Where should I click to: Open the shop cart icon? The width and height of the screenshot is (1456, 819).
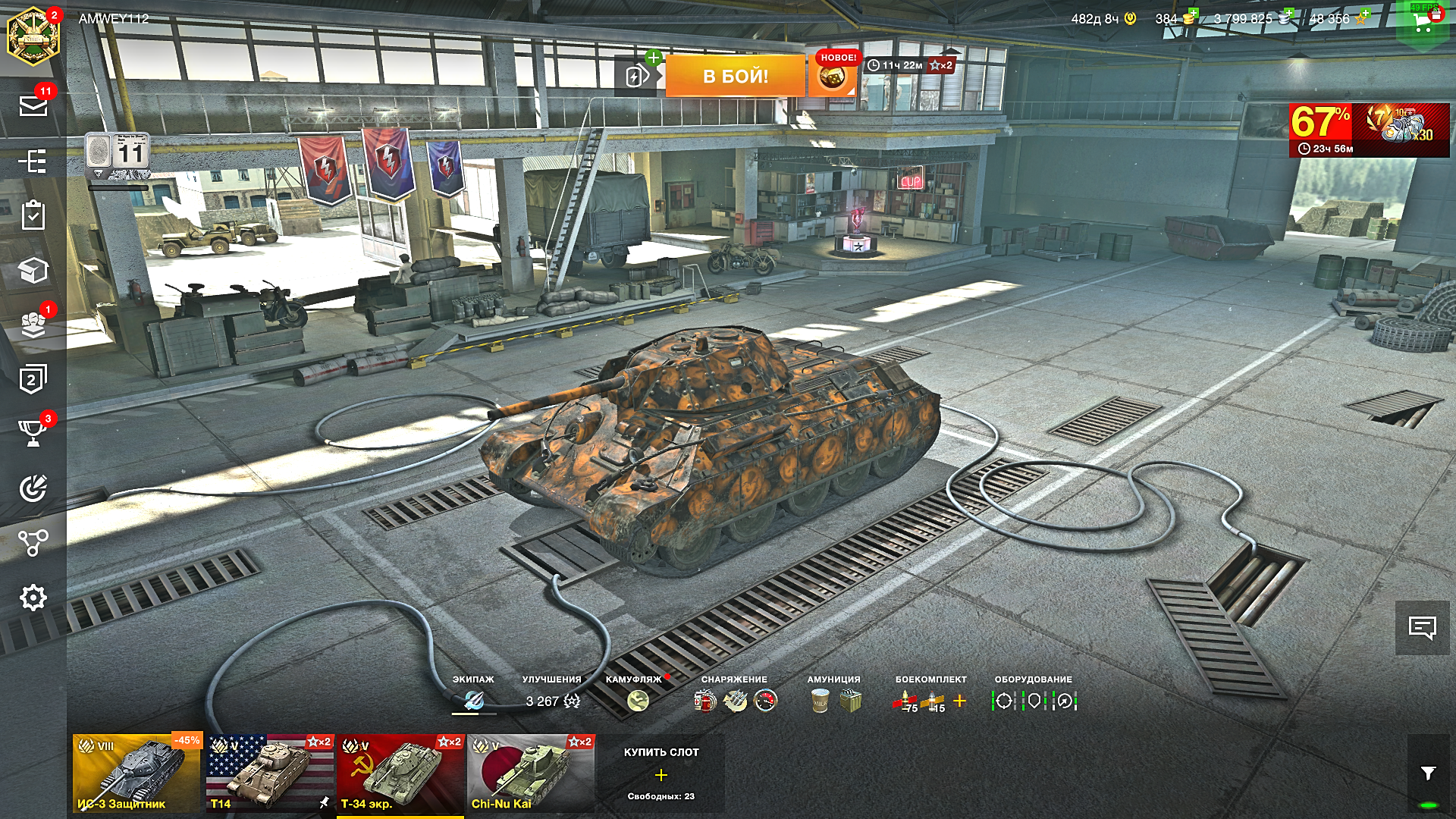click(1424, 23)
